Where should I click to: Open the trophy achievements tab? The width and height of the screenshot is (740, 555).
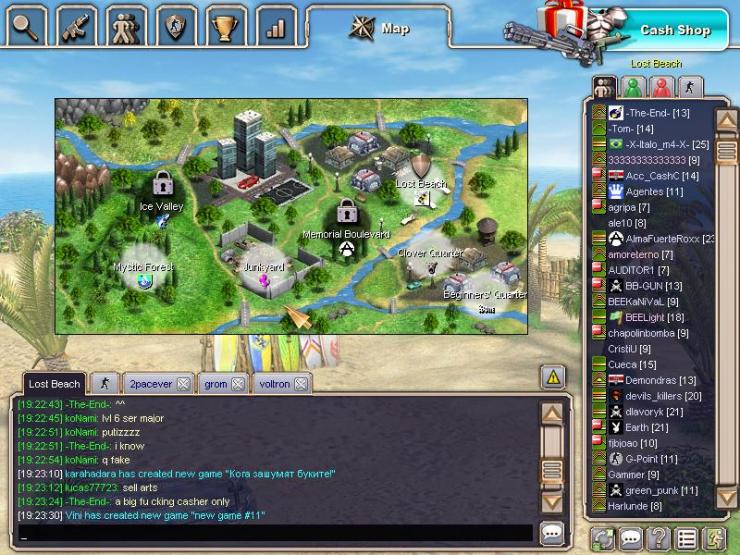point(226,26)
